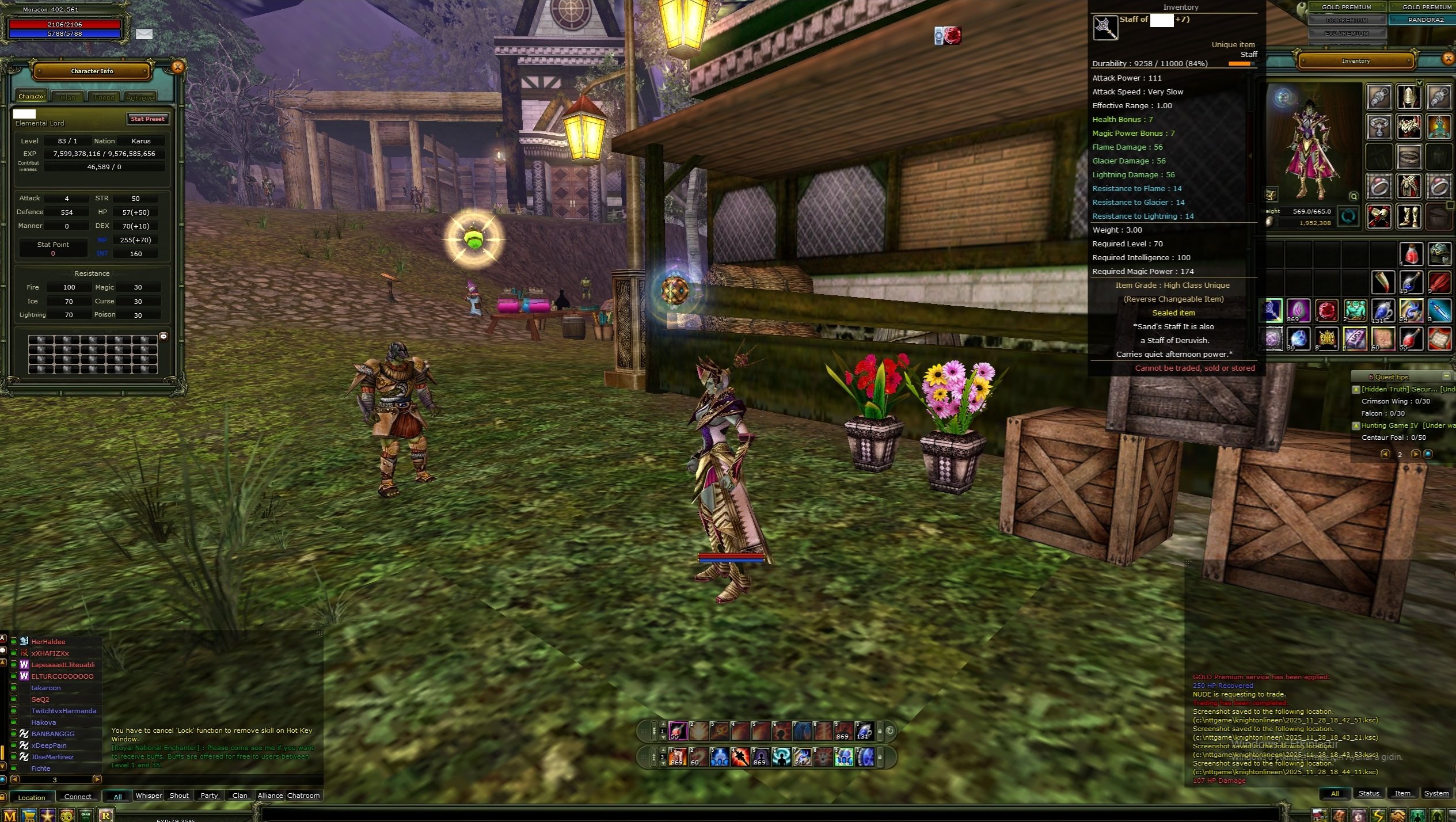1456x822 pixels.
Task: Choose the Party chat tab
Action: pos(209,796)
